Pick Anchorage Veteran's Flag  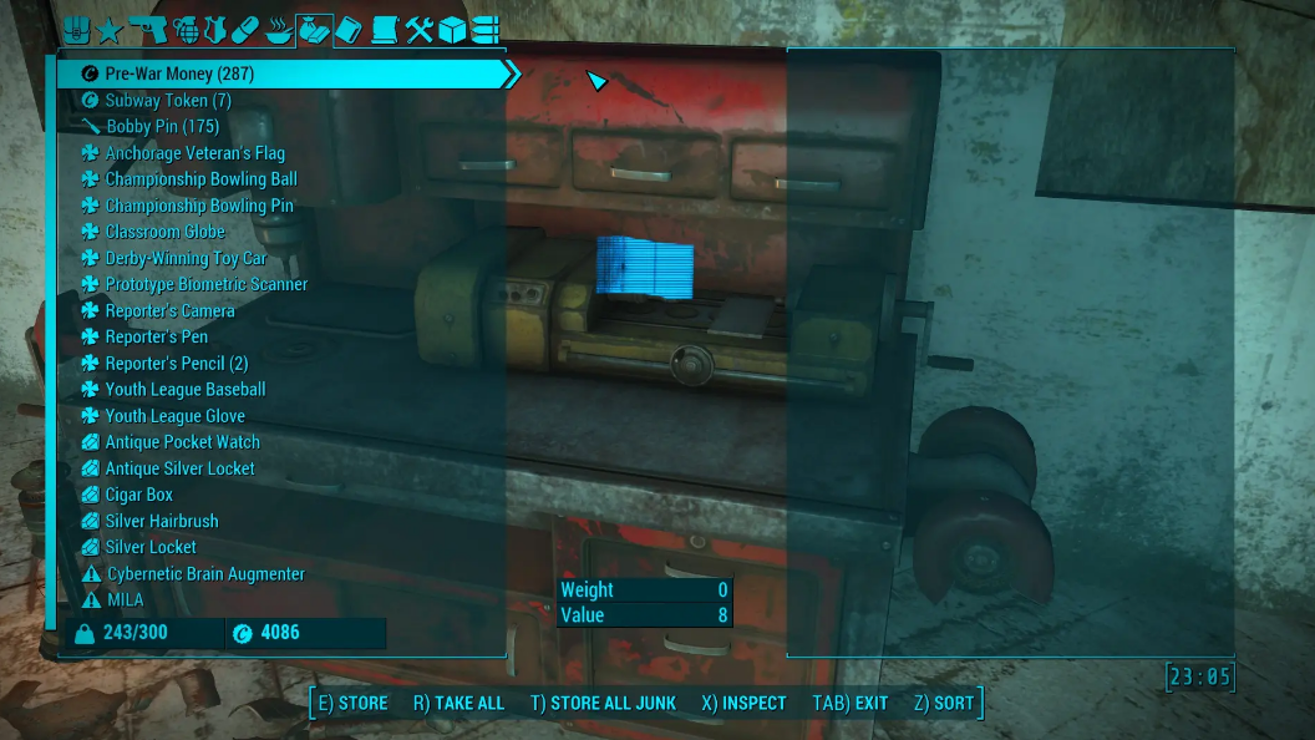(x=195, y=153)
